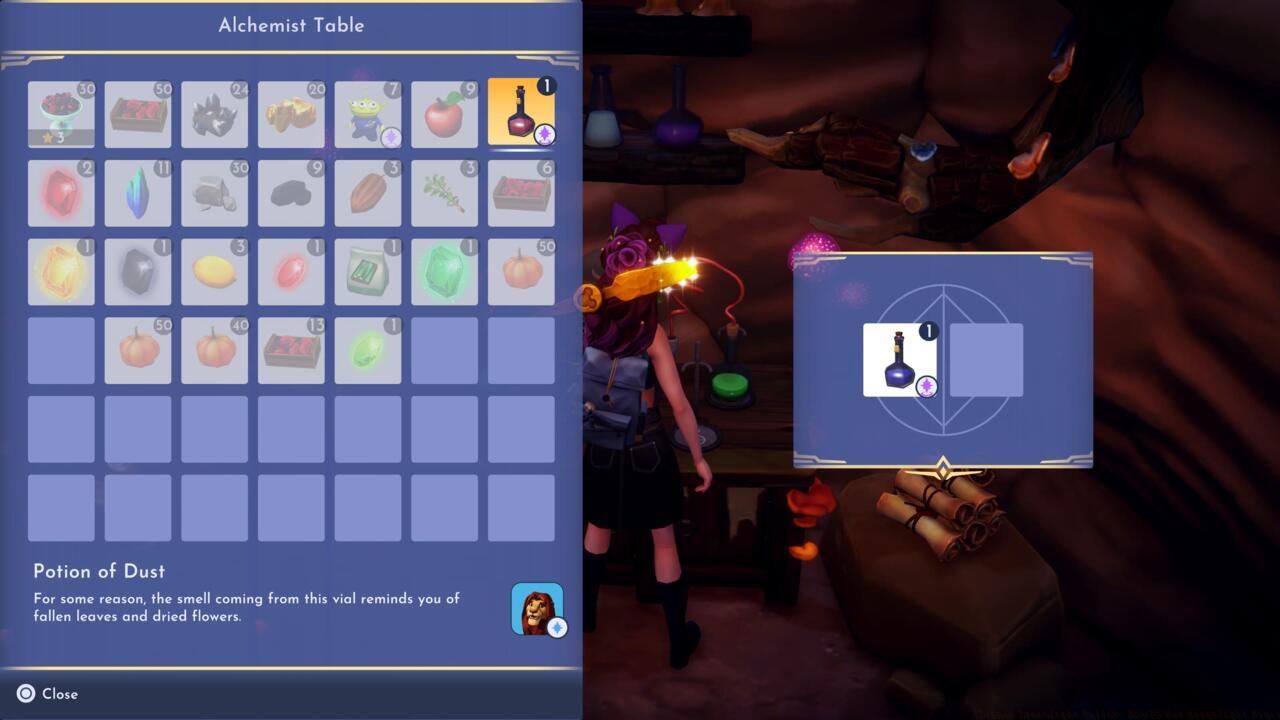
Task: Click the Simba character portrait
Action: (x=537, y=608)
